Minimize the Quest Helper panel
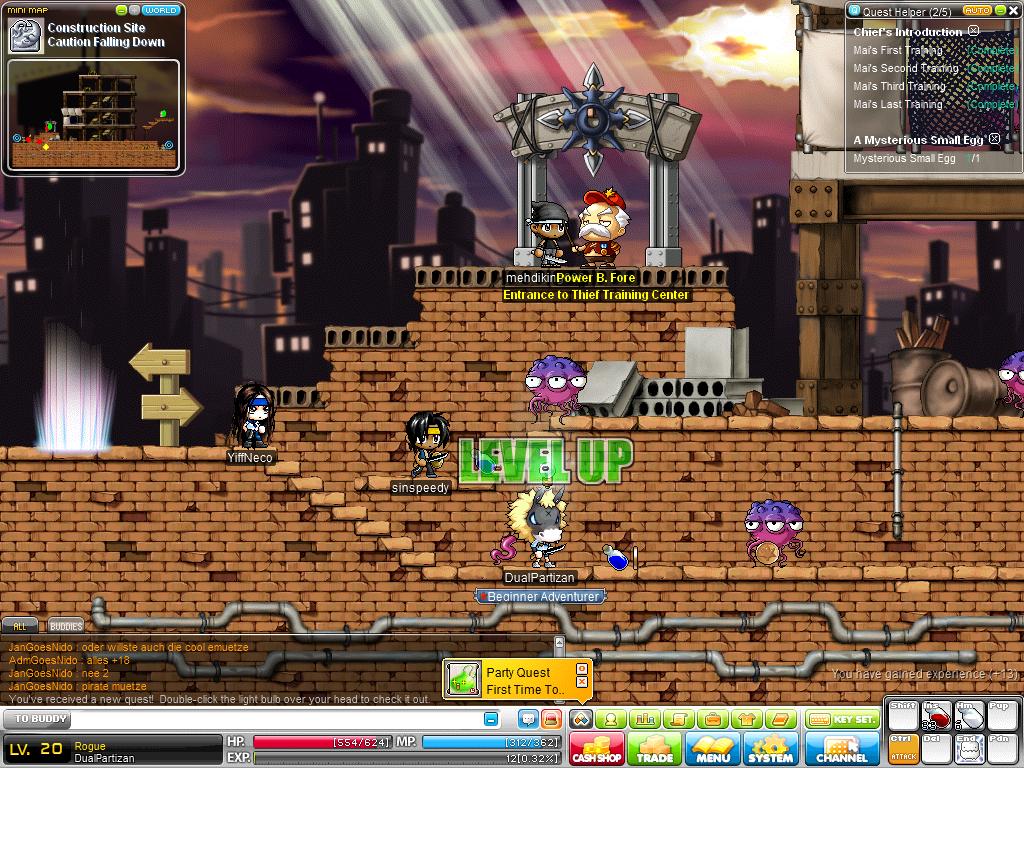The image size is (1024, 868). tap(999, 11)
